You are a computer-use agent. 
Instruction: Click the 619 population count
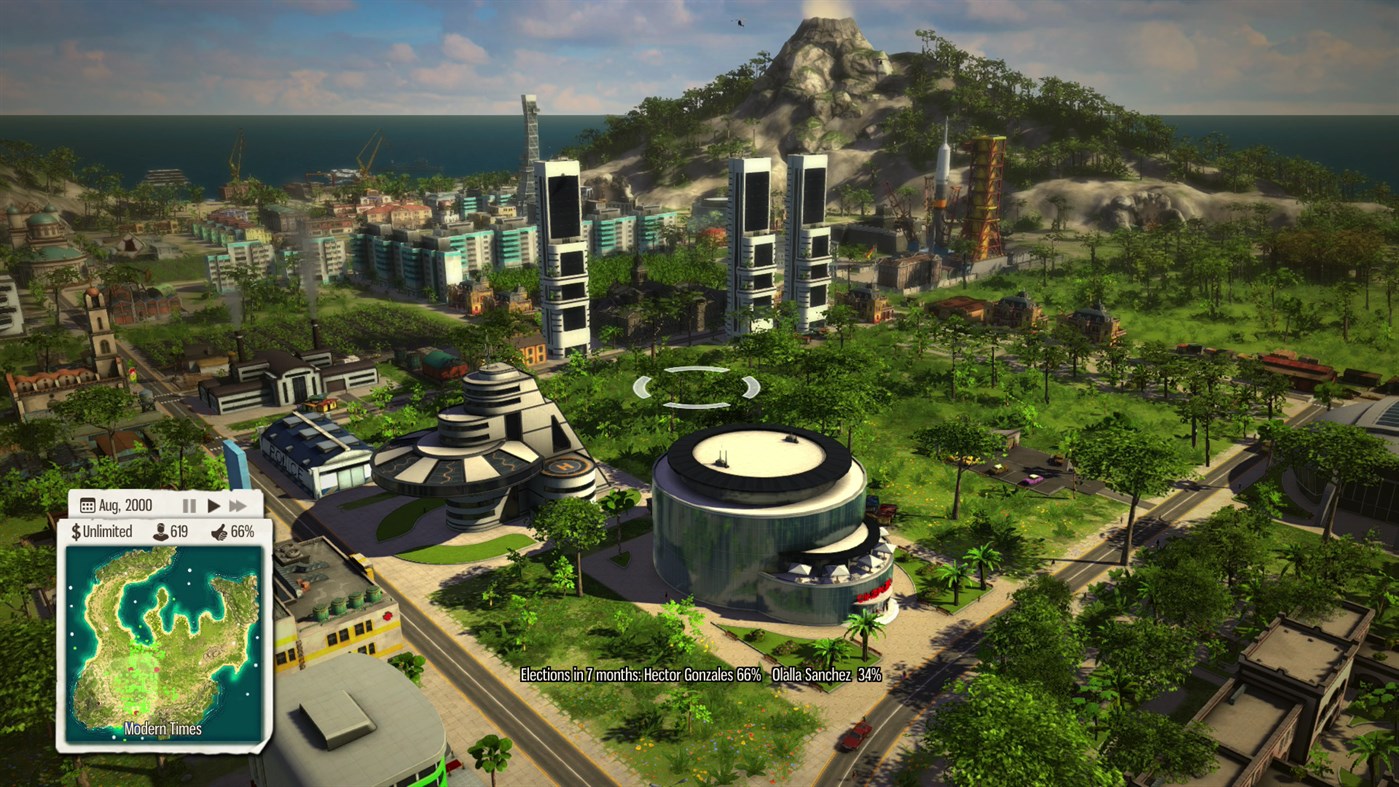[179, 530]
